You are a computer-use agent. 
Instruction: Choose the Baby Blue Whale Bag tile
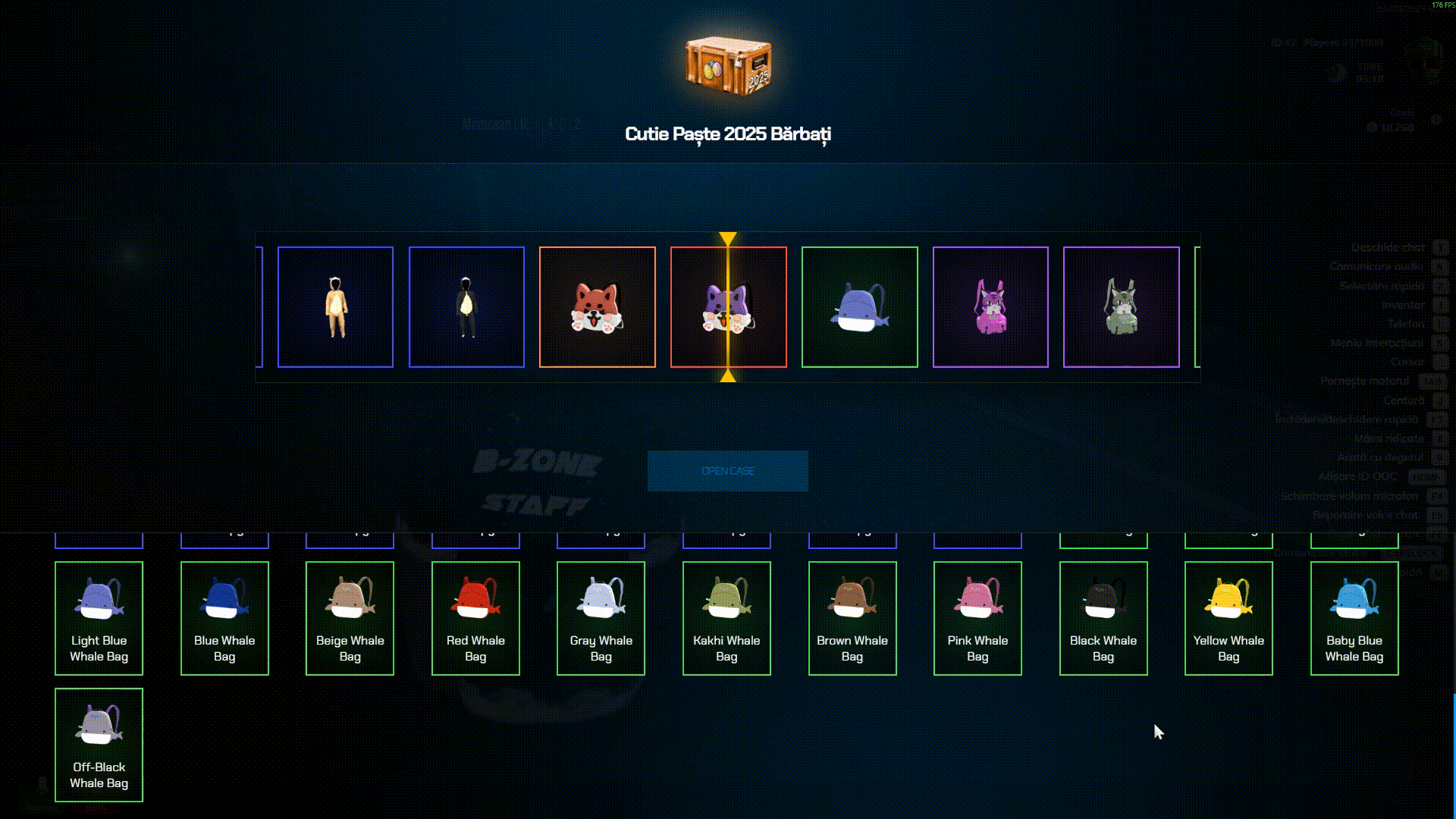pyautogui.click(x=1354, y=618)
